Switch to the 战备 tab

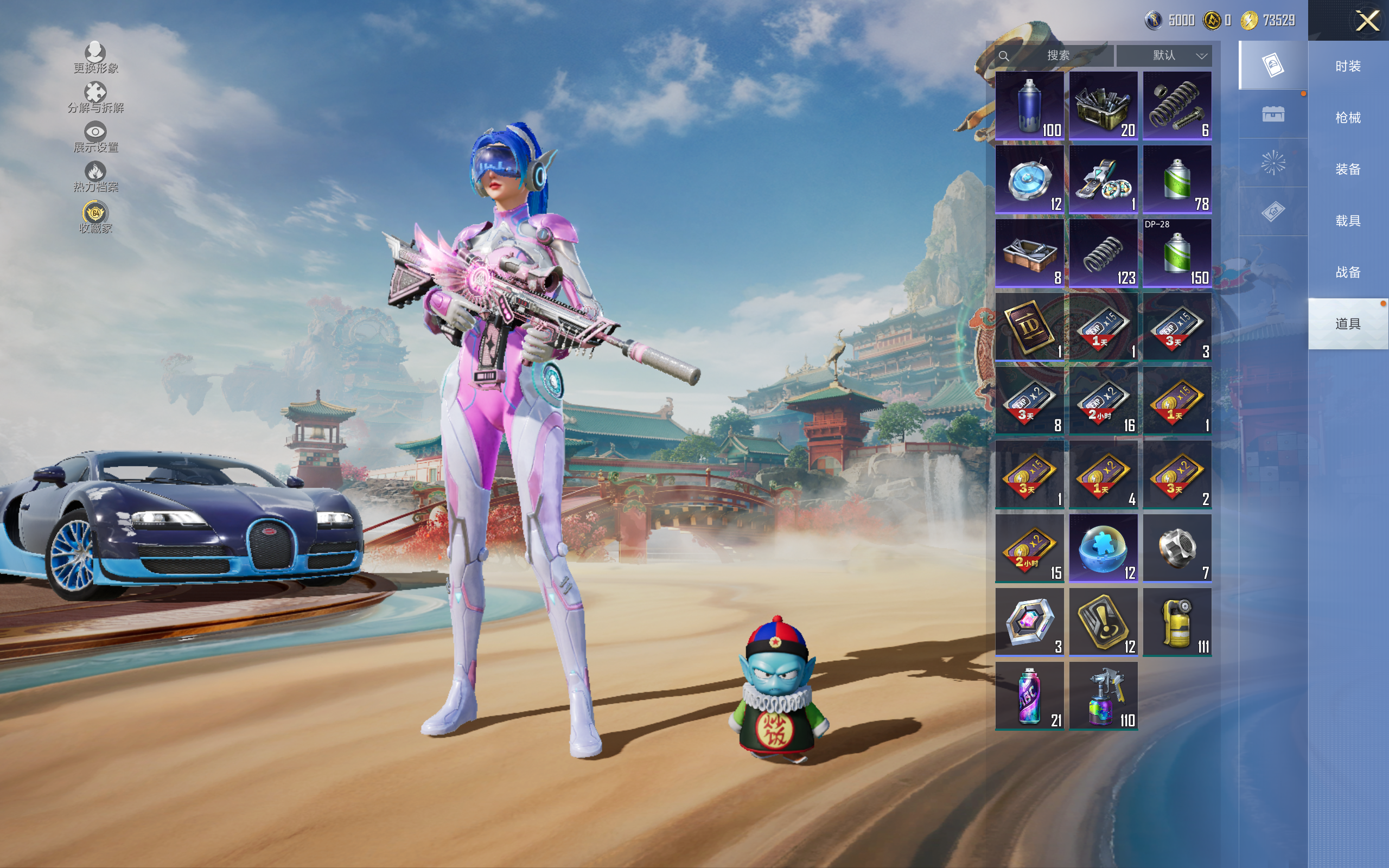[x=1348, y=272]
